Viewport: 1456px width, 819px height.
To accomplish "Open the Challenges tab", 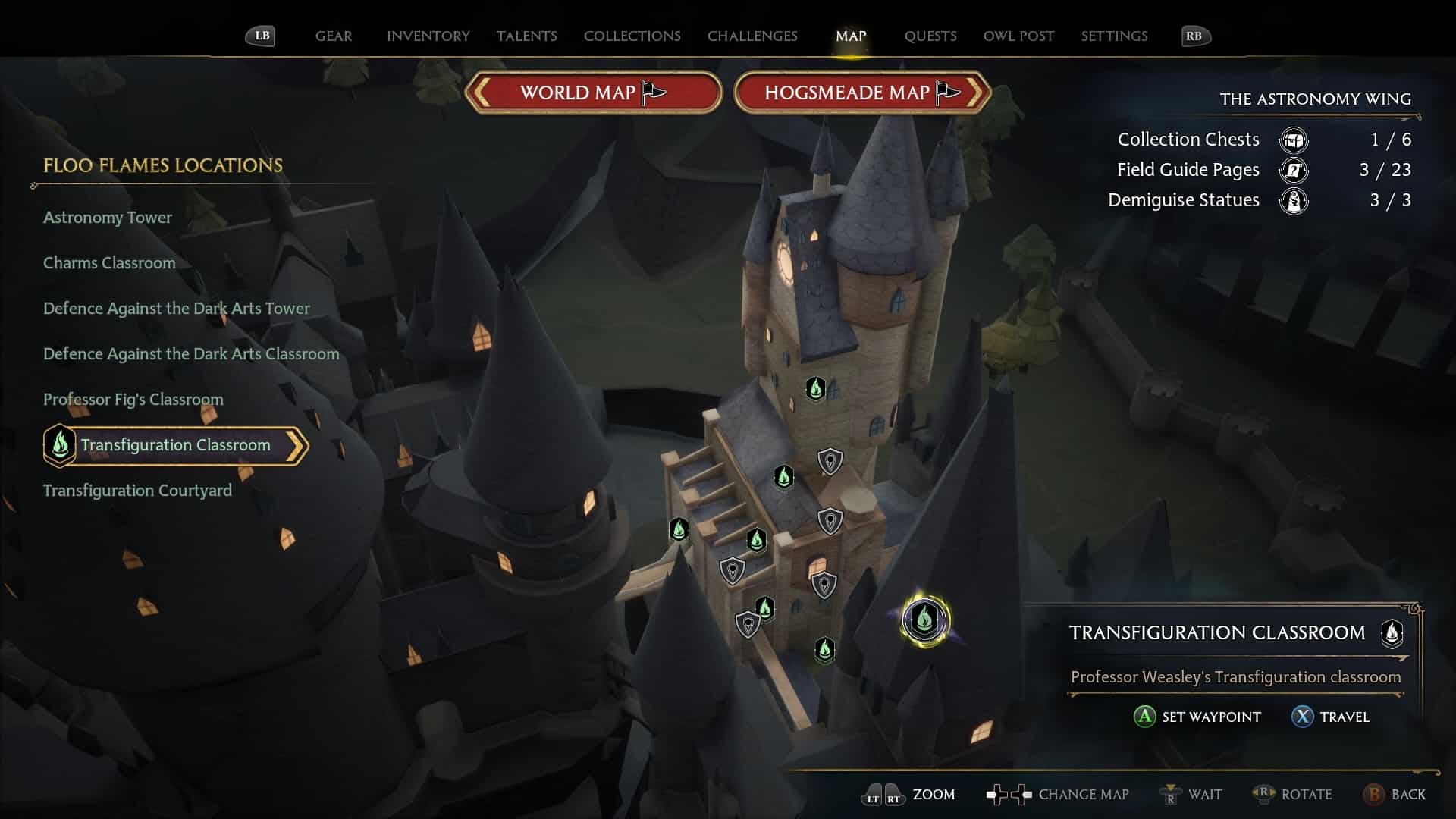I will coord(752,36).
